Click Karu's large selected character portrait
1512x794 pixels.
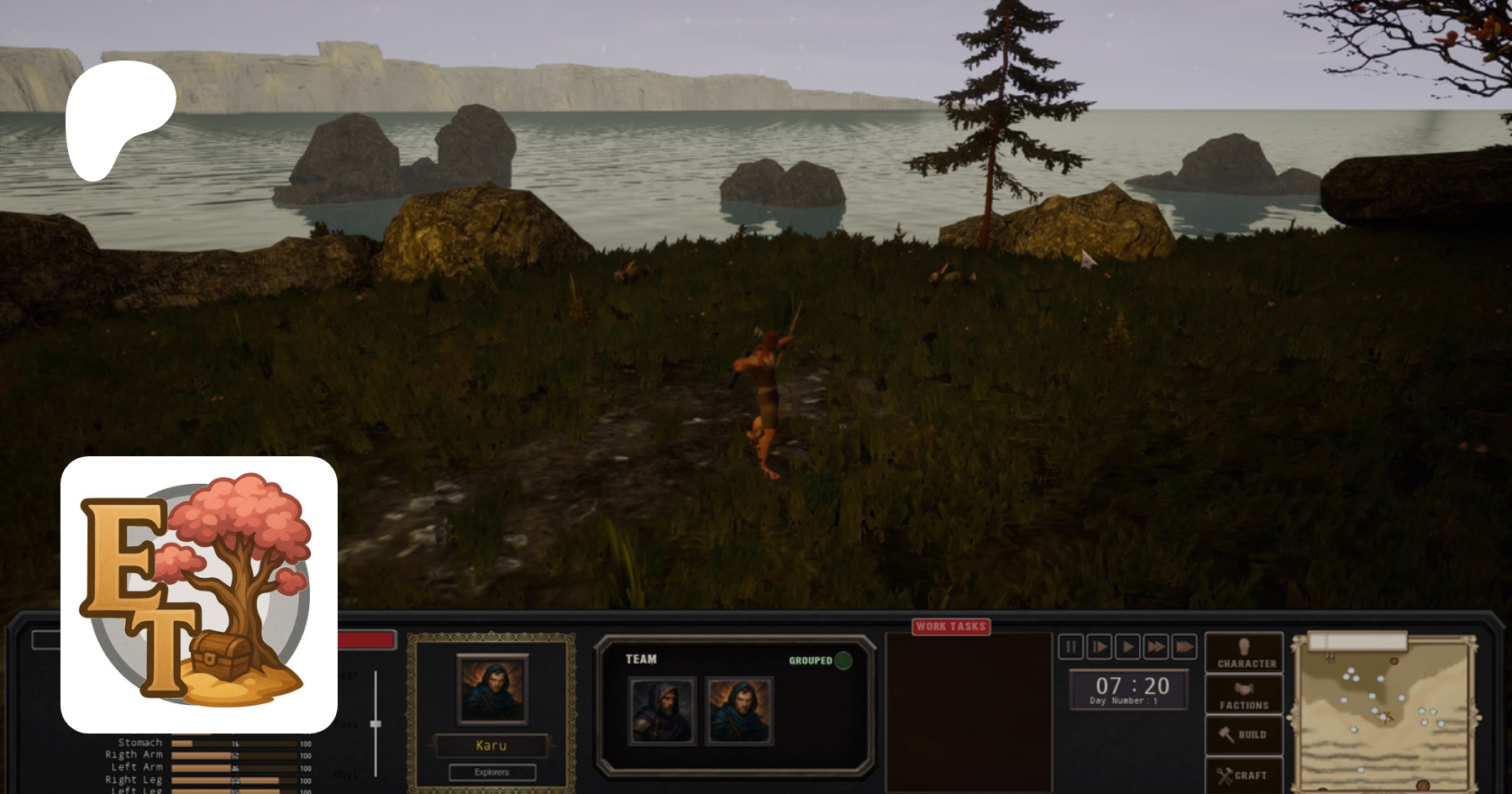pos(492,689)
